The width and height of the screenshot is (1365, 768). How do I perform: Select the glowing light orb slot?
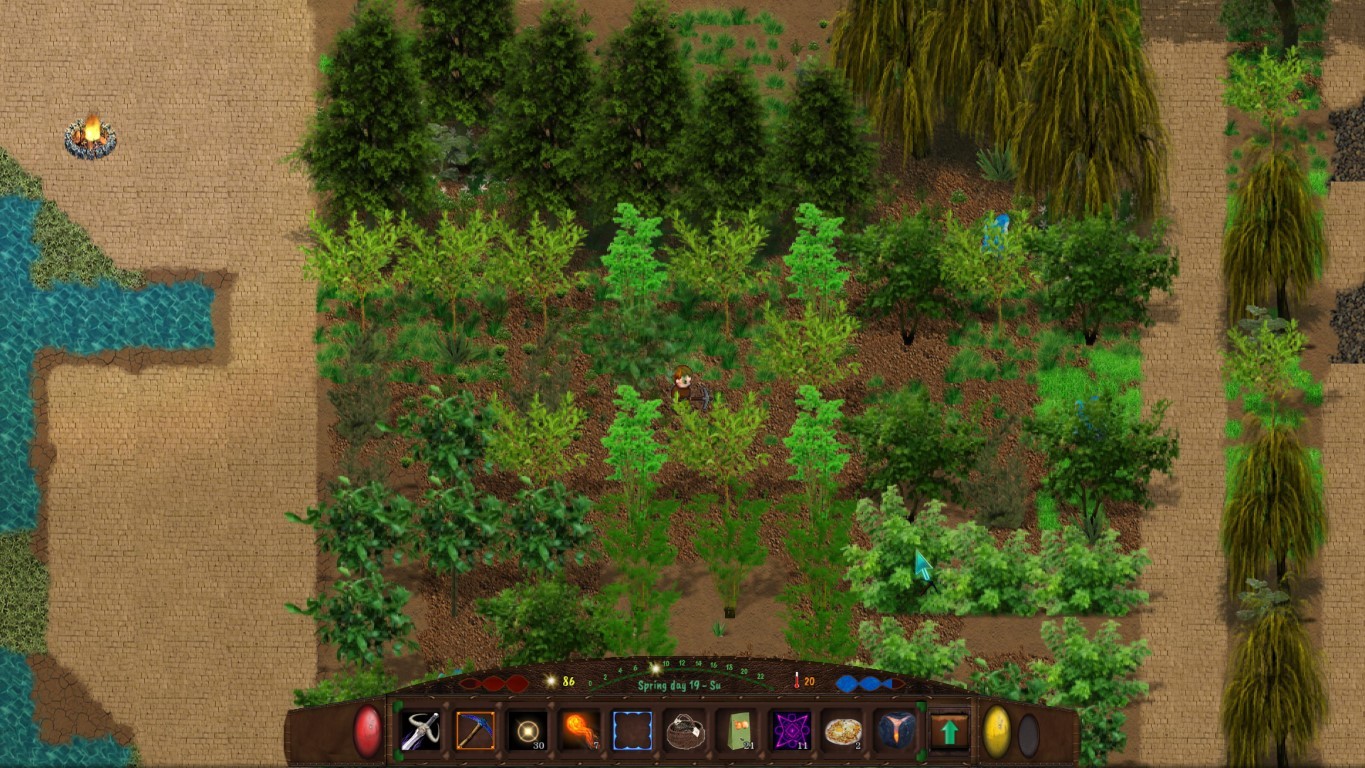pyautogui.click(x=527, y=730)
